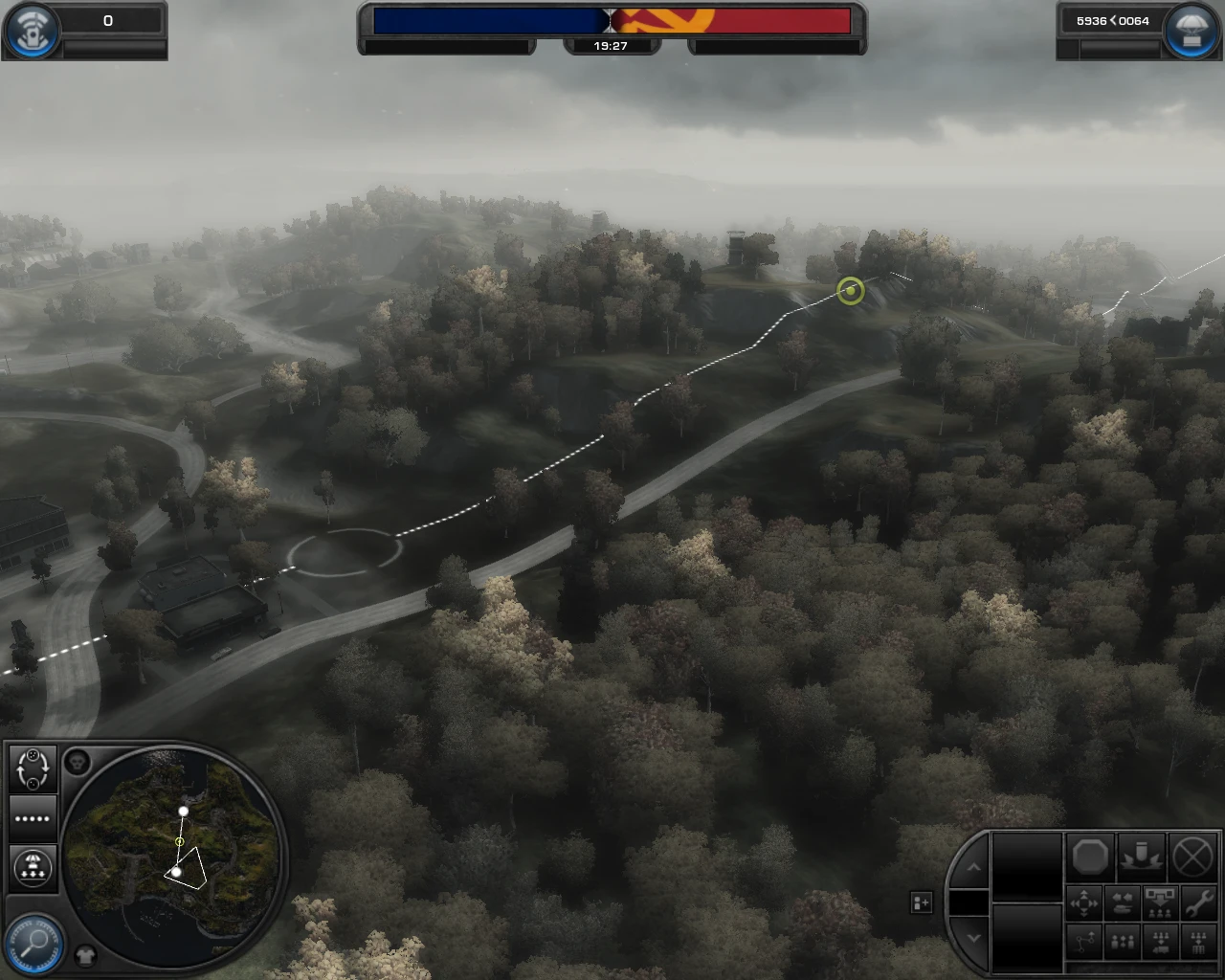Click the up chevron on the command panel
The height and width of the screenshot is (980, 1225).
973,869
